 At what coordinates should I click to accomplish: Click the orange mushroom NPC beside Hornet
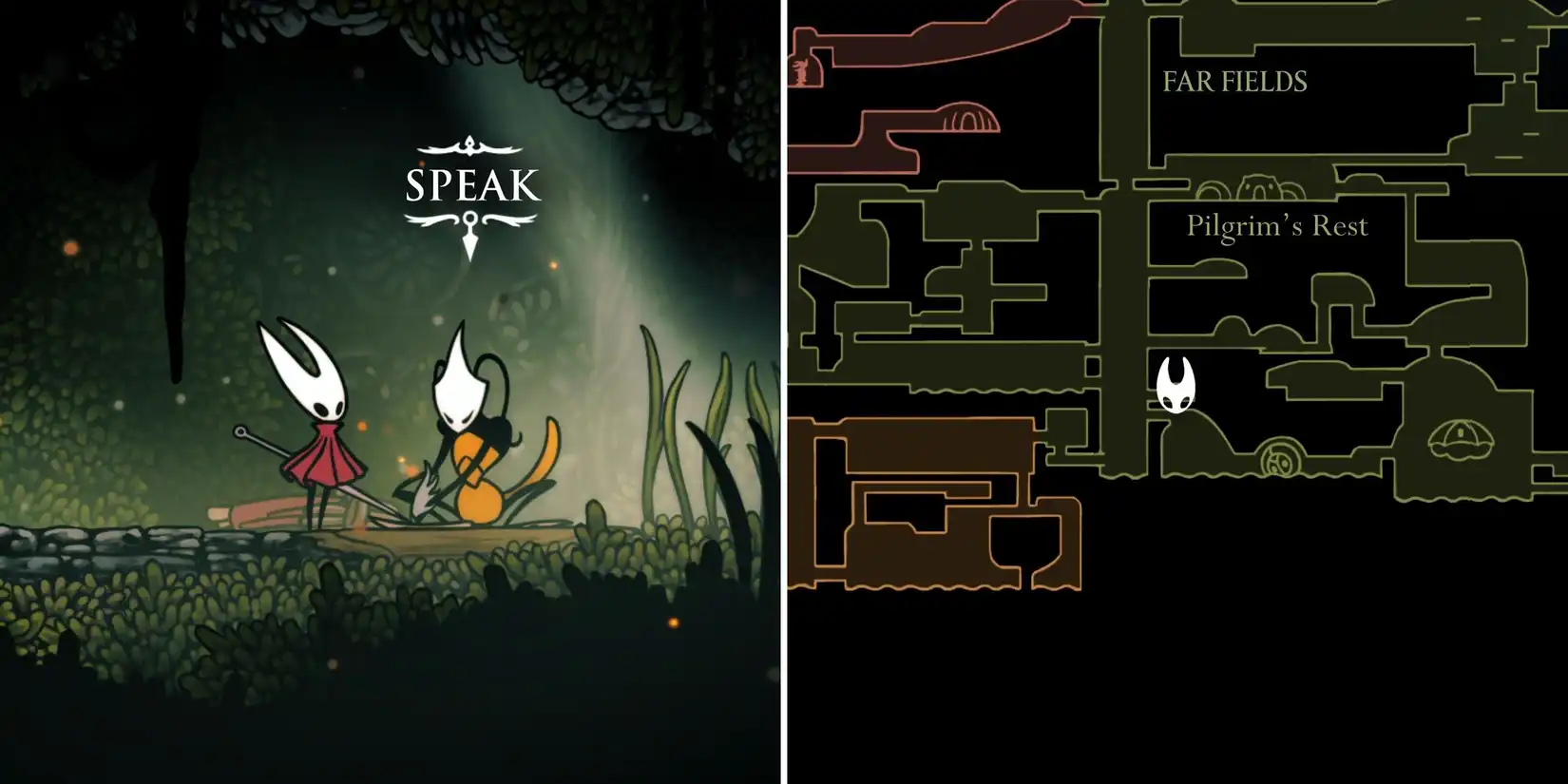tap(475, 456)
